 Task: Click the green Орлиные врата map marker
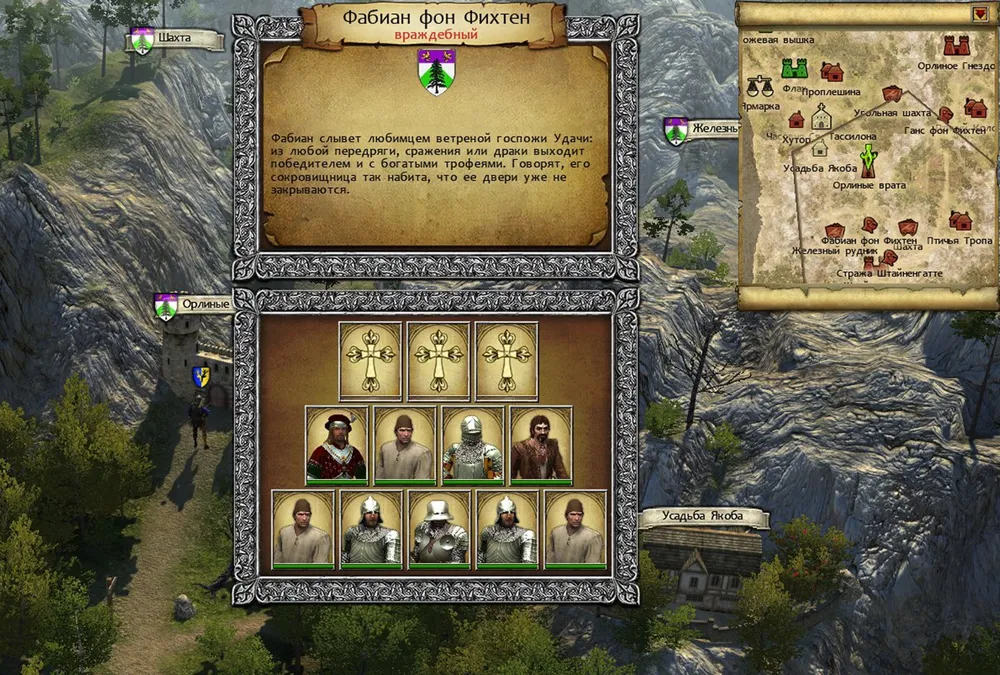click(868, 157)
